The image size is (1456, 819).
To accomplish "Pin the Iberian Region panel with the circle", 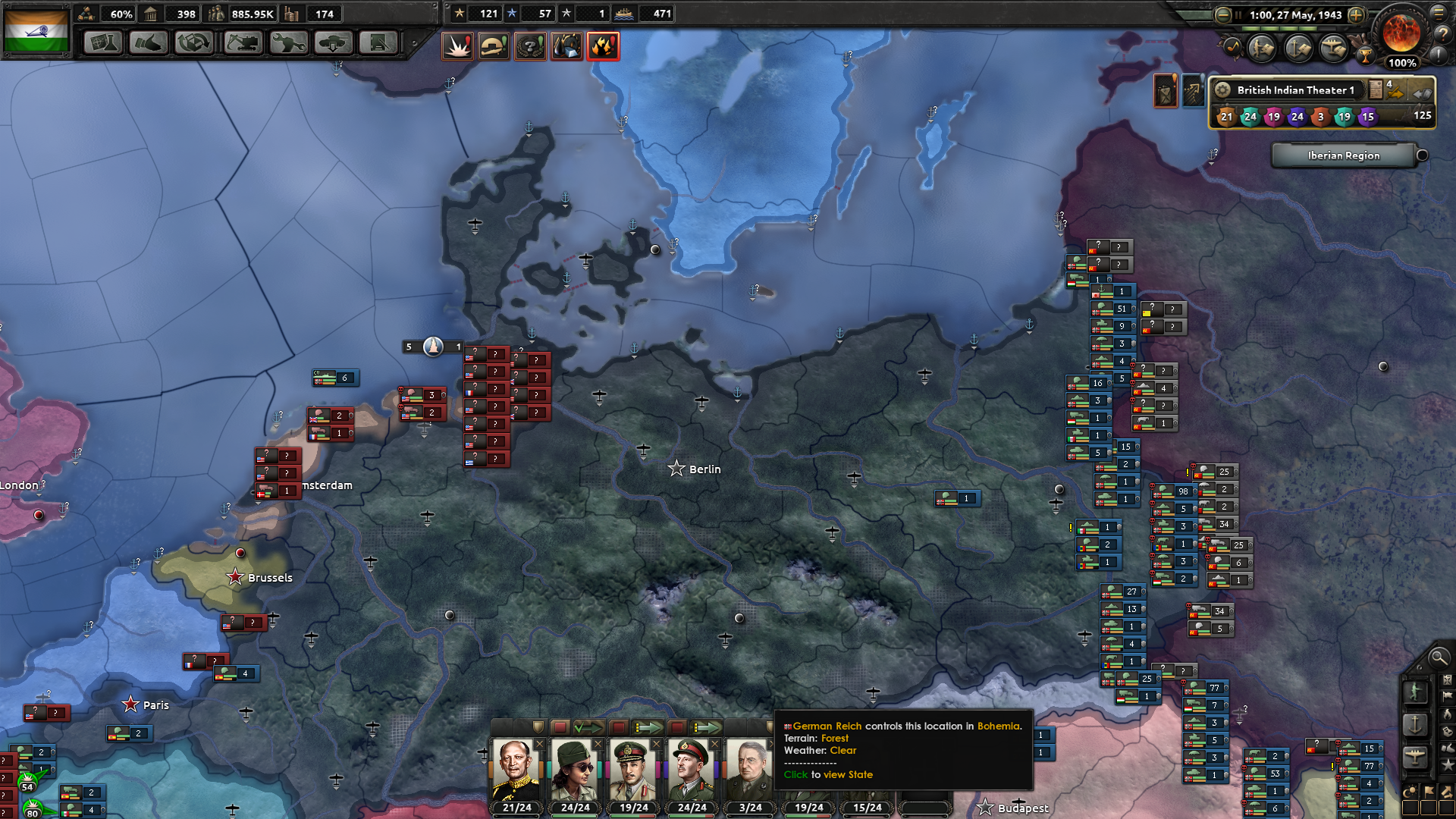I will point(1421,155).
